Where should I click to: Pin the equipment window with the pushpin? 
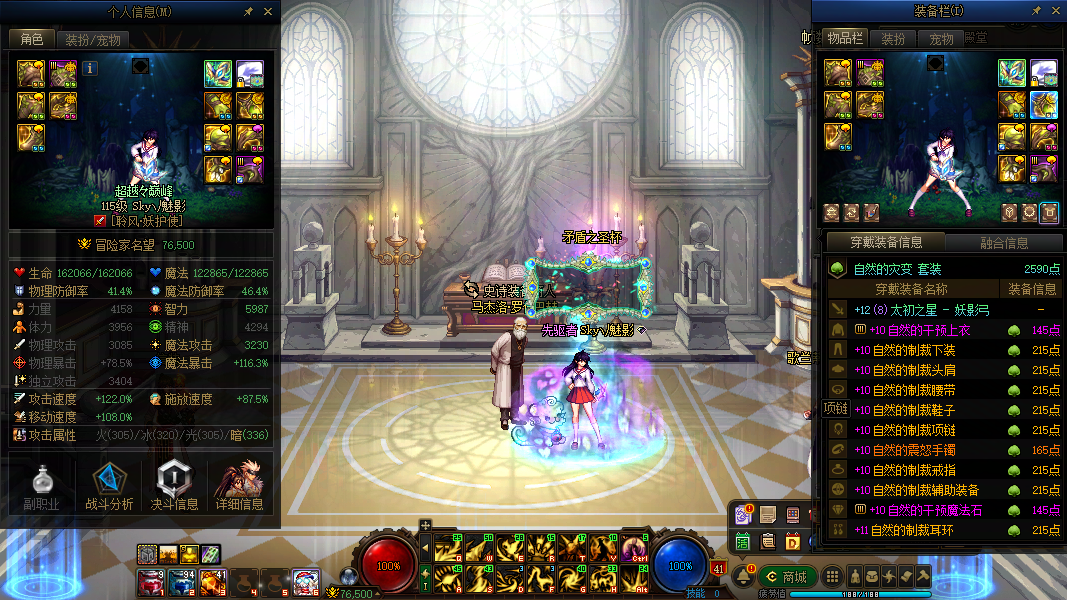[x=1035, y=11]
